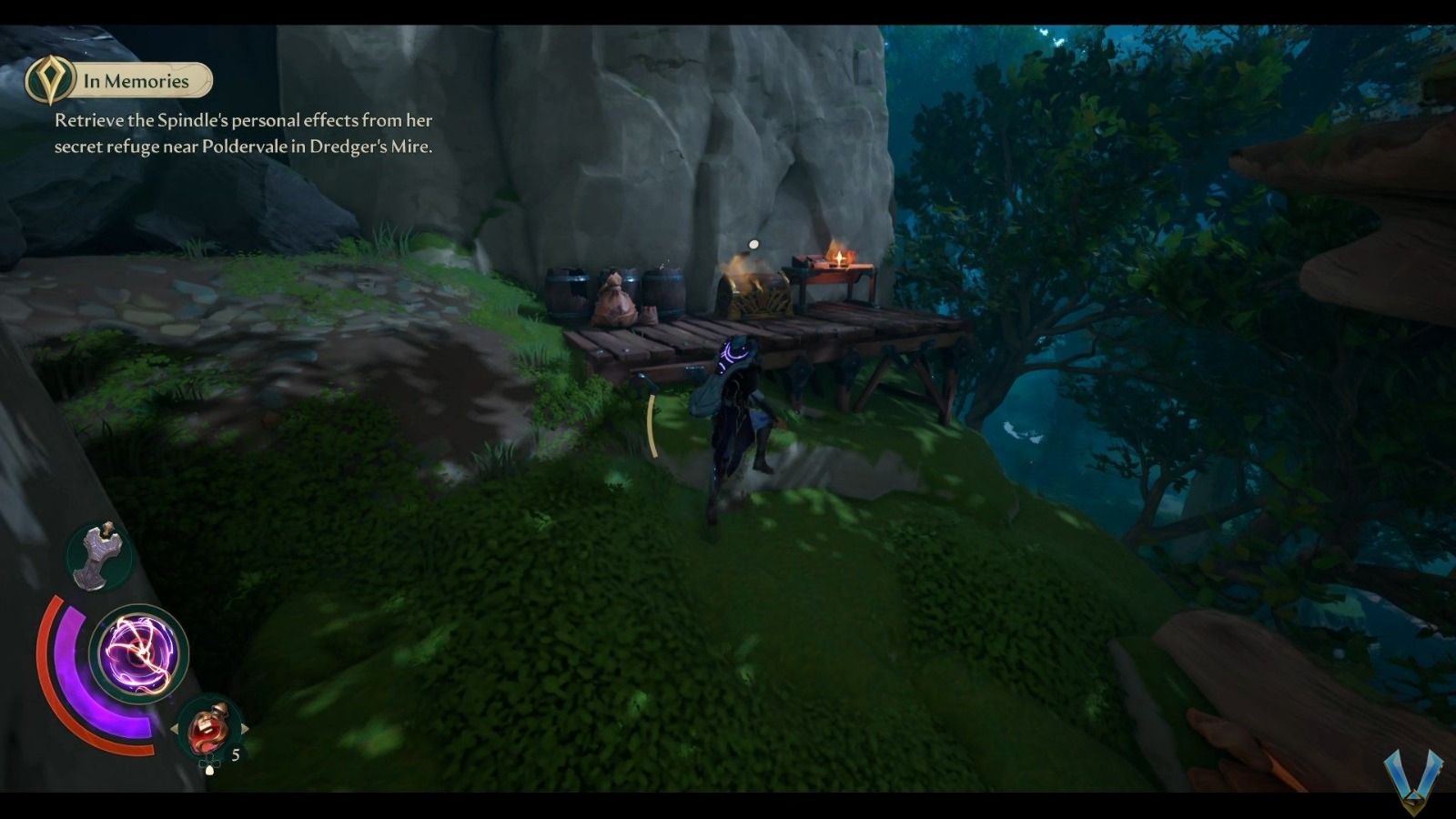1456x819 pixels.
Task: Expand the In Memories quest tracker
Action: (x=135, y=80)
